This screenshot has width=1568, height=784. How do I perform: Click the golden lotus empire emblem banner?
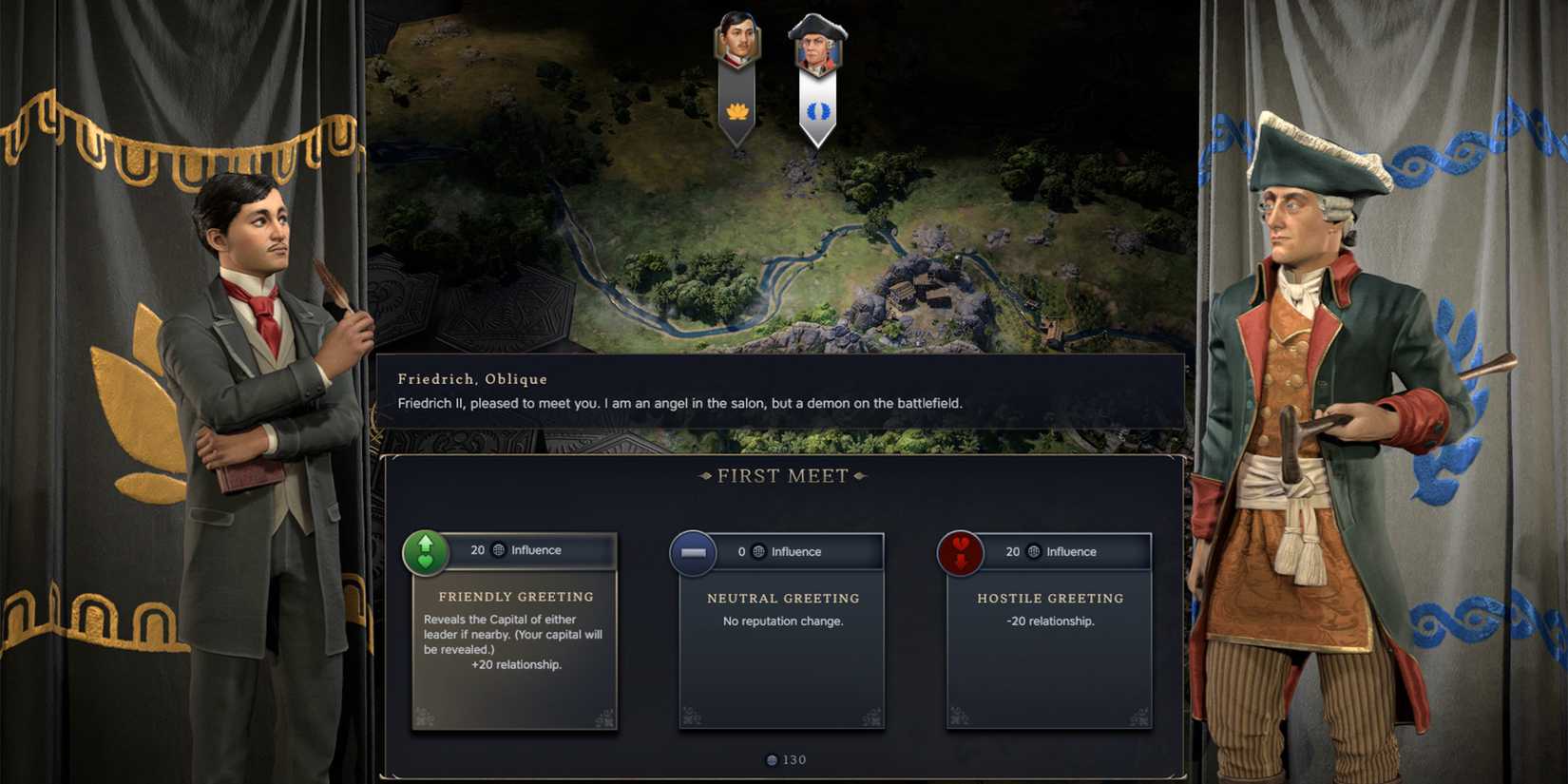(736, 111)
